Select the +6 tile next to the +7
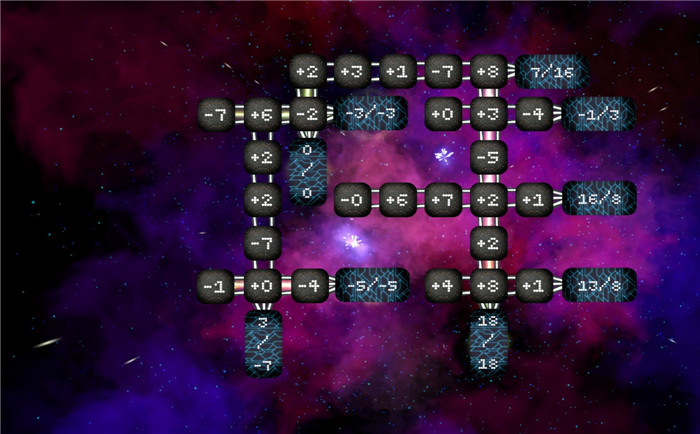 point(398,199)
